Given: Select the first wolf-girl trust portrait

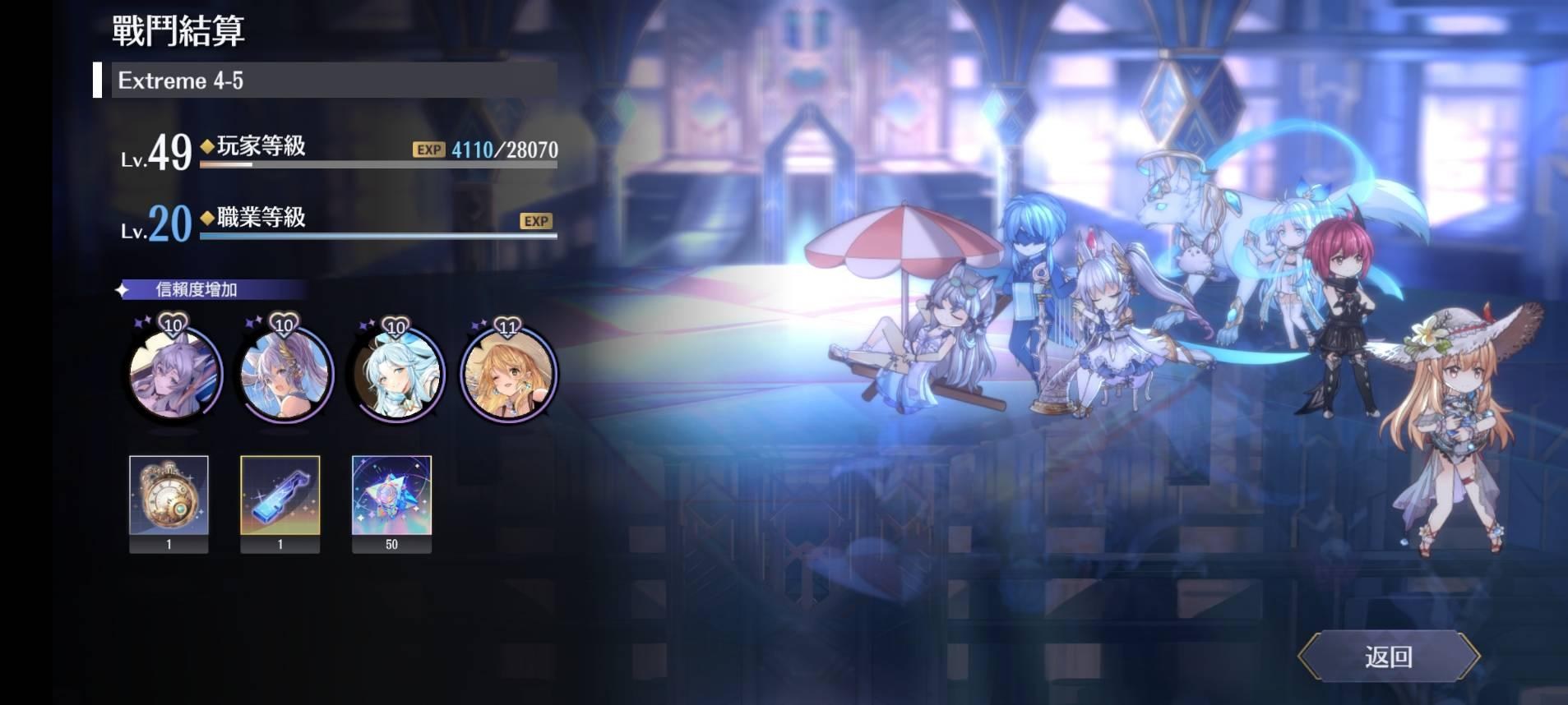Looking at the screenshot, I should pyautogui.click(x=173, y=374).
